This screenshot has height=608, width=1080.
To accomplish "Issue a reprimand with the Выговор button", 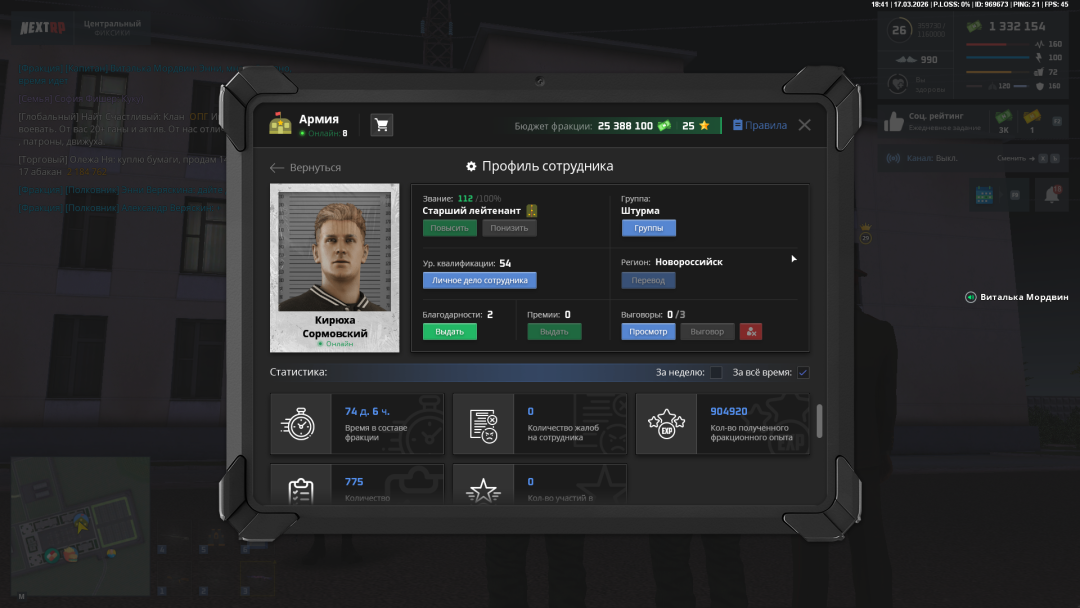I will [x=707, y=331].
